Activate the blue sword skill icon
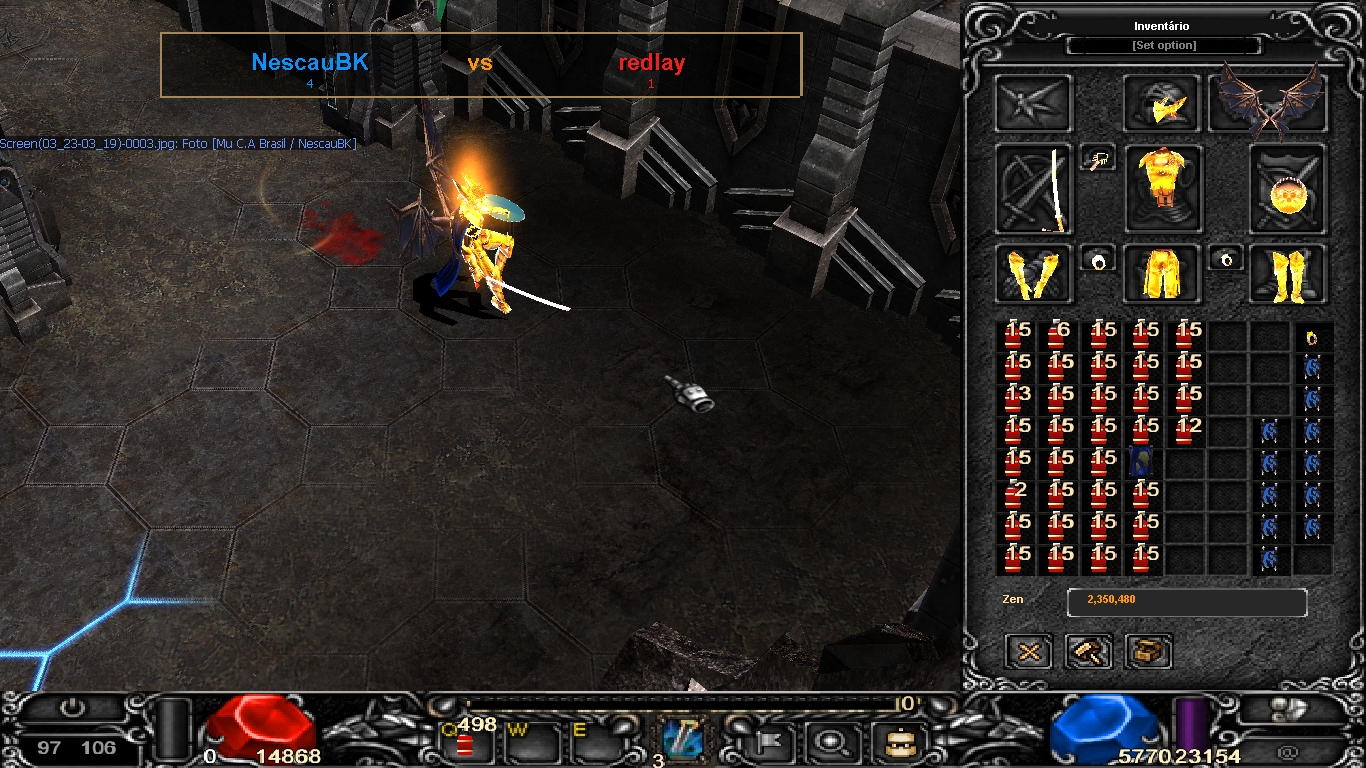 [683, 741]
